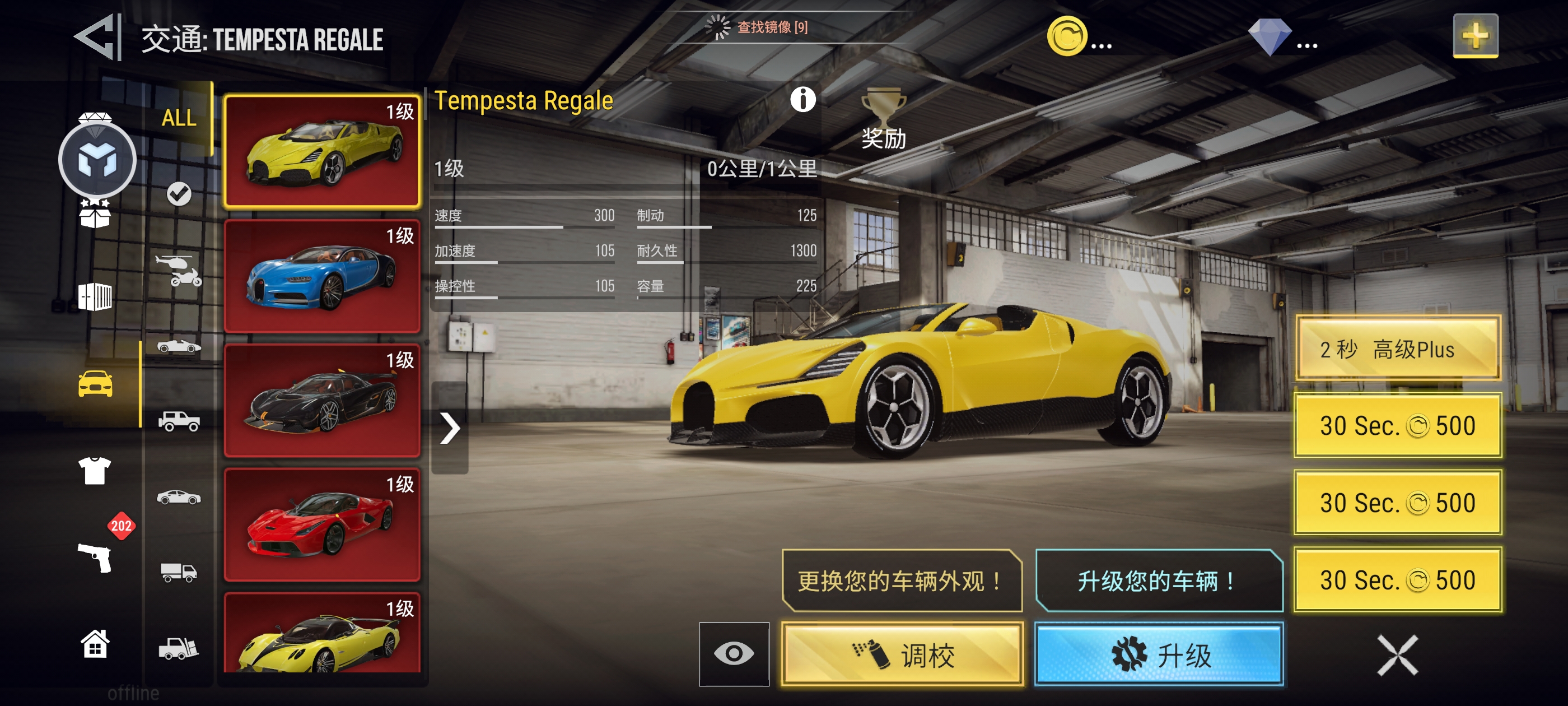Choose the yellow Tempesta Regale thumbnail
Screen dimensions: 1568x706
point(322,151)
